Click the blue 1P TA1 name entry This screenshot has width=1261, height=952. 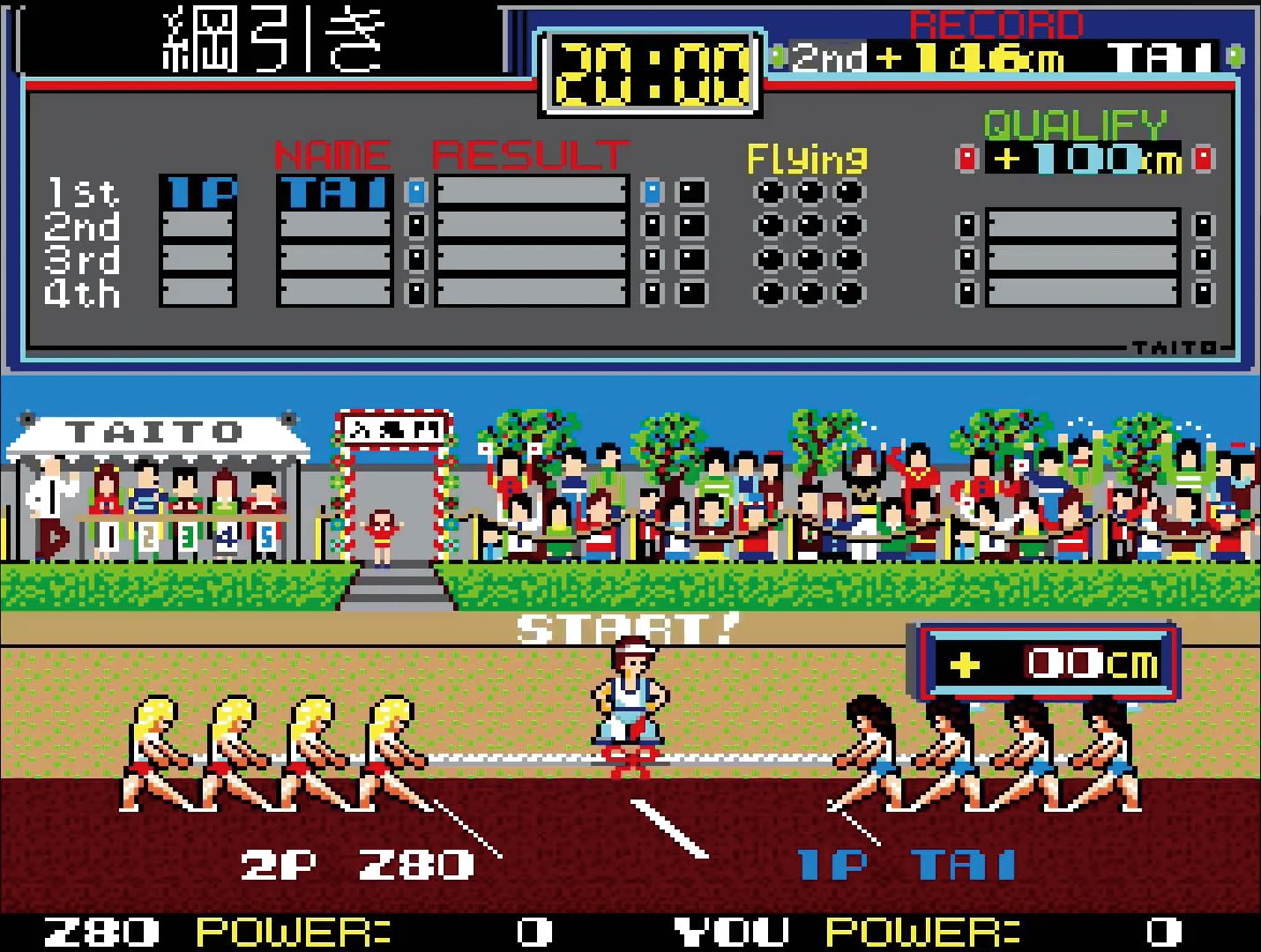point(908,864)
